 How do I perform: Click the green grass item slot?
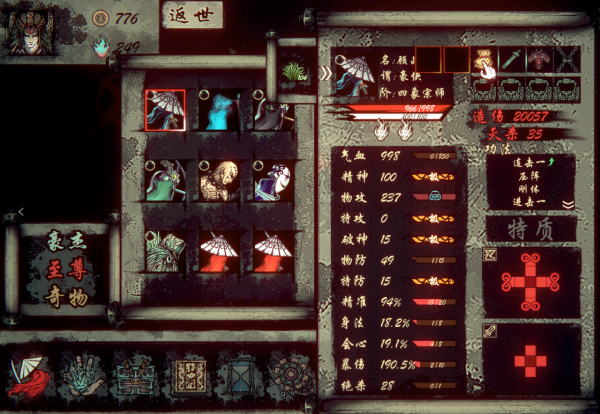[x=294, y=72]
